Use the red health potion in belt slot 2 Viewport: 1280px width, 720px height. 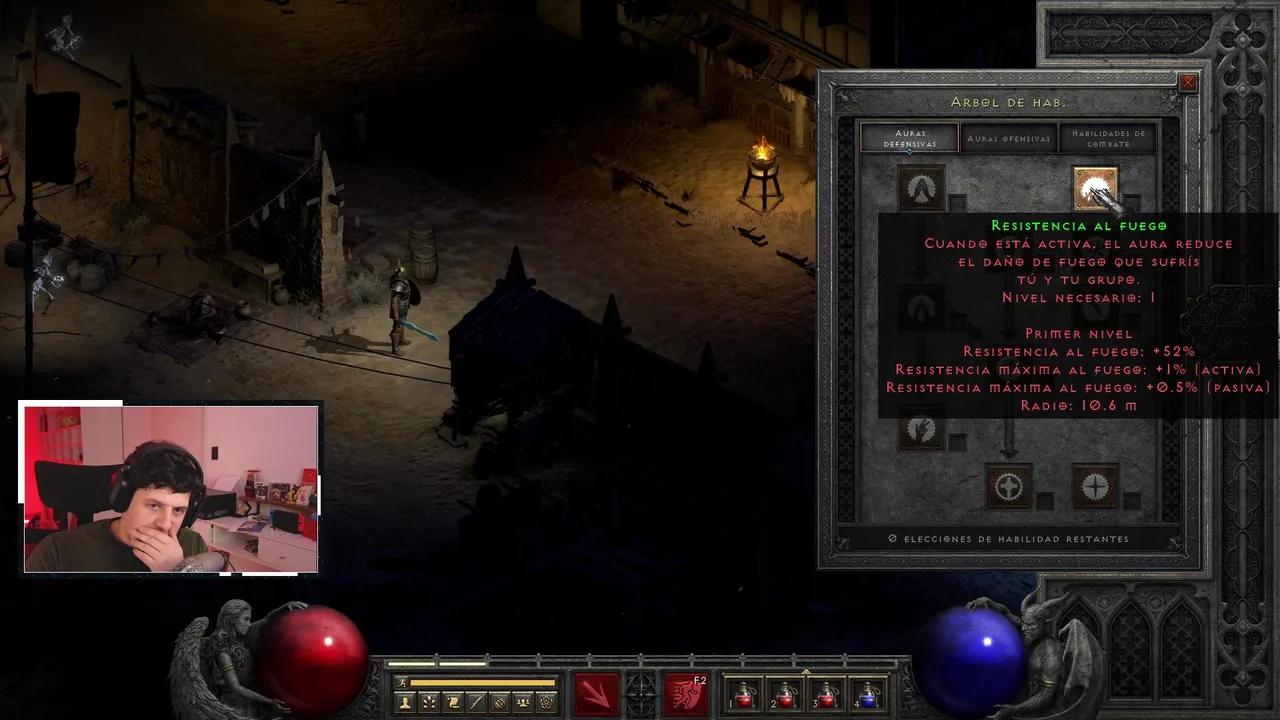pyautogui.click(x=785, y=694)
